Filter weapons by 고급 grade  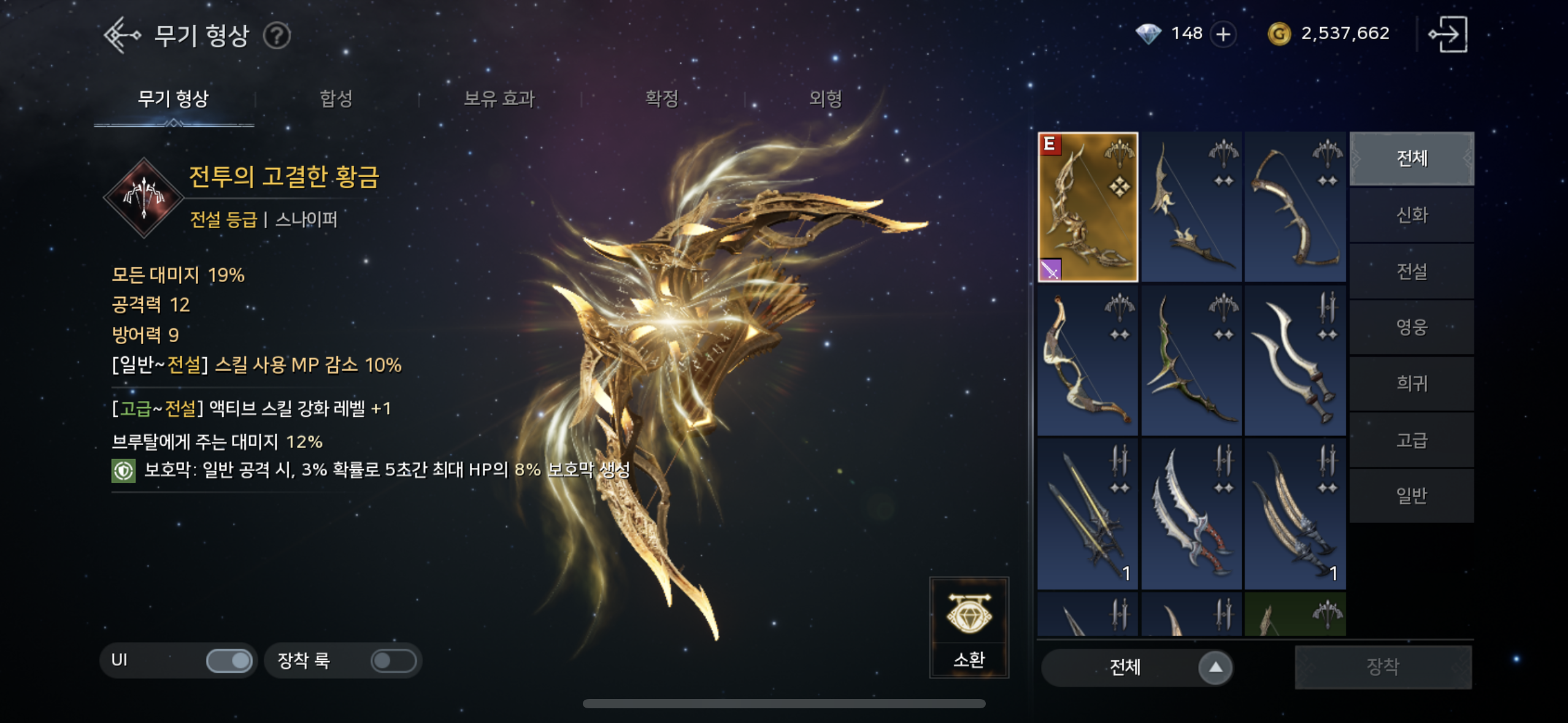[1412, 440]
